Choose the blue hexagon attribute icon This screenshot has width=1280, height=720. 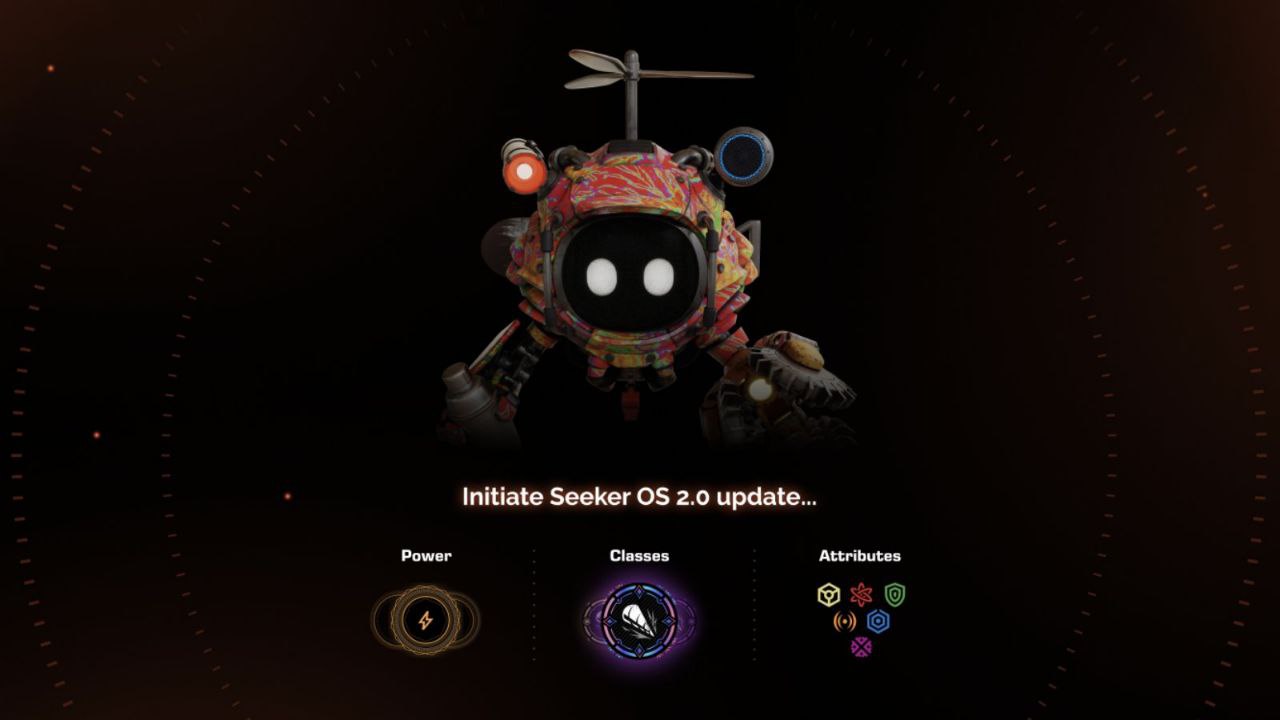(878, 622)
